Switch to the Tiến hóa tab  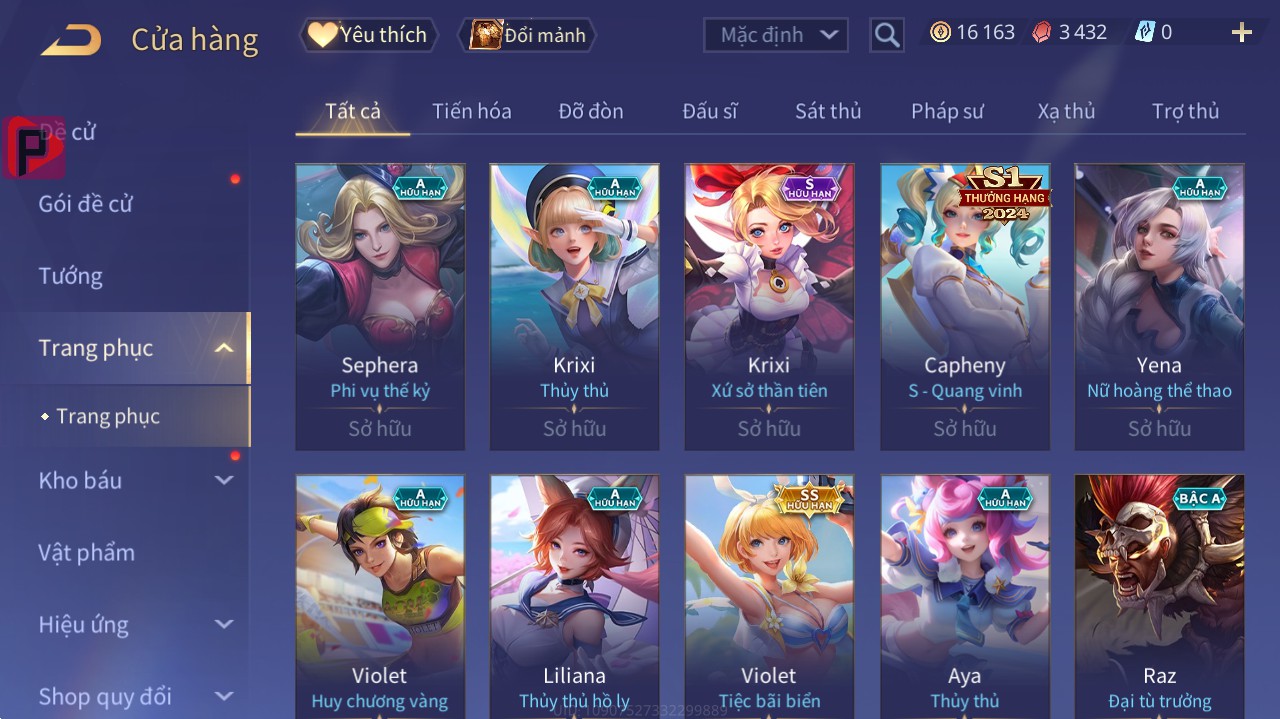click(471, 111)
